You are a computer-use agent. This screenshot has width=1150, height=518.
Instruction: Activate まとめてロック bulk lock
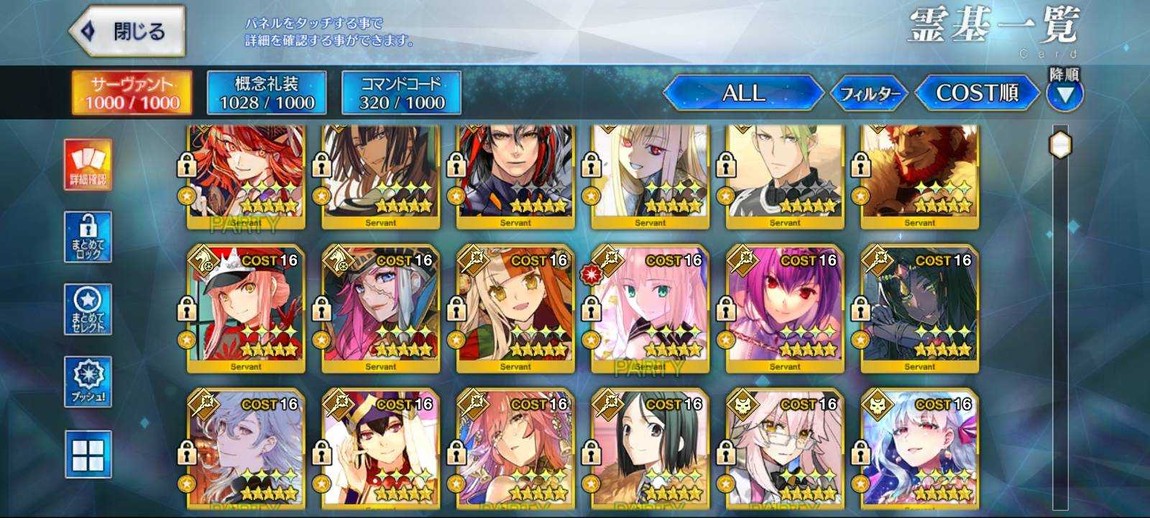point(88,237)
